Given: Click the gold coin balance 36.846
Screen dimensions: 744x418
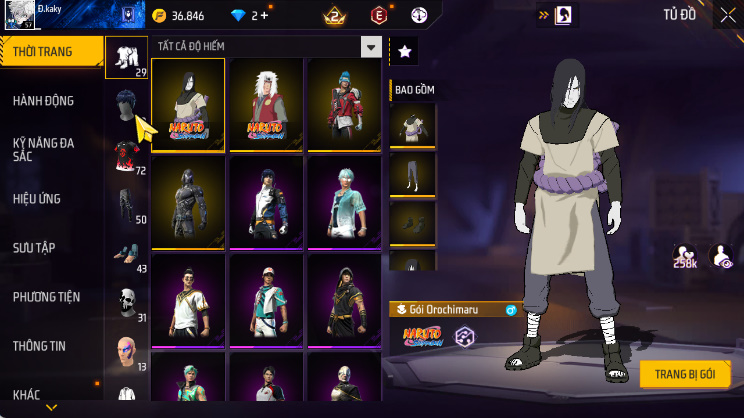Looking at the screenshot, I should tap(179, 16).
